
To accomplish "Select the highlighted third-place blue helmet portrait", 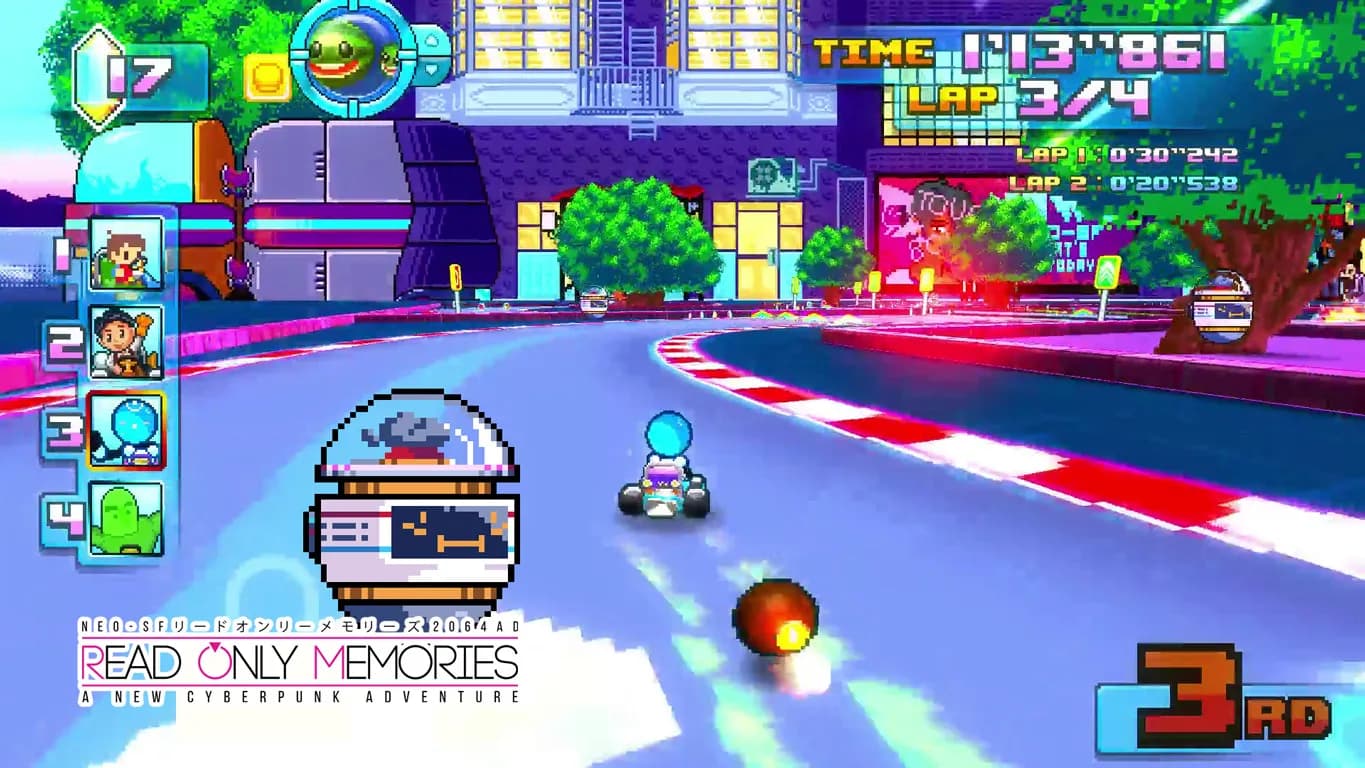I will [x=126, y=431].
